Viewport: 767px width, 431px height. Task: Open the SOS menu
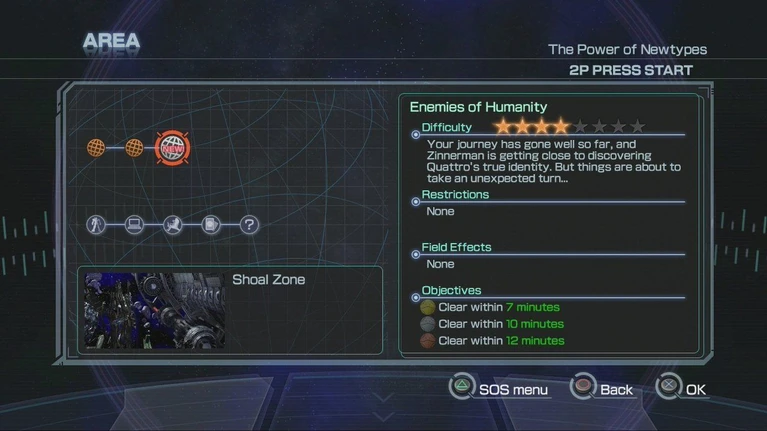pyautogui.click(x=499, y=389)
